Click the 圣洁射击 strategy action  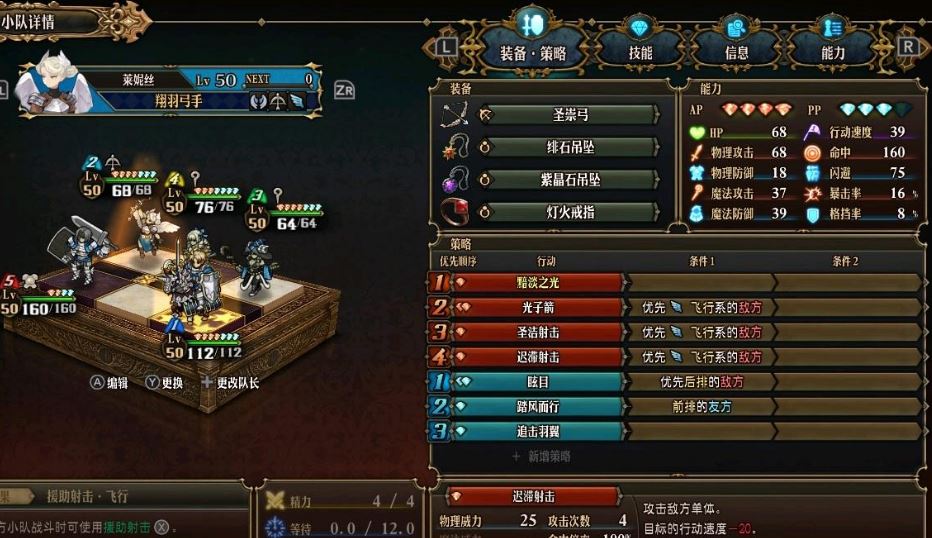(x=539, y=332)
